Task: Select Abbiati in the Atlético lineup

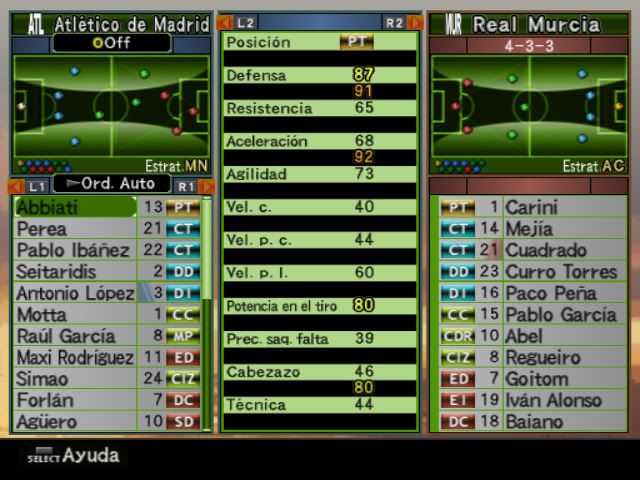Action: 75,207
